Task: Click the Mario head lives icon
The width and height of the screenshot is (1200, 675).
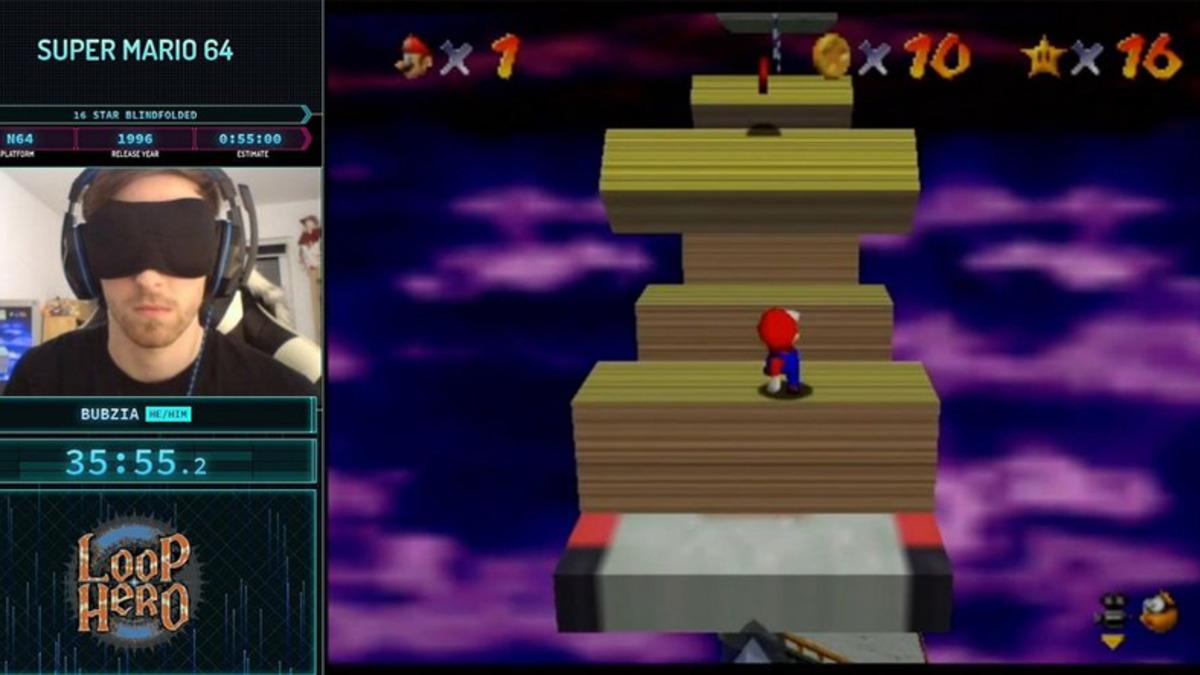Action: [x=413, y=56]
